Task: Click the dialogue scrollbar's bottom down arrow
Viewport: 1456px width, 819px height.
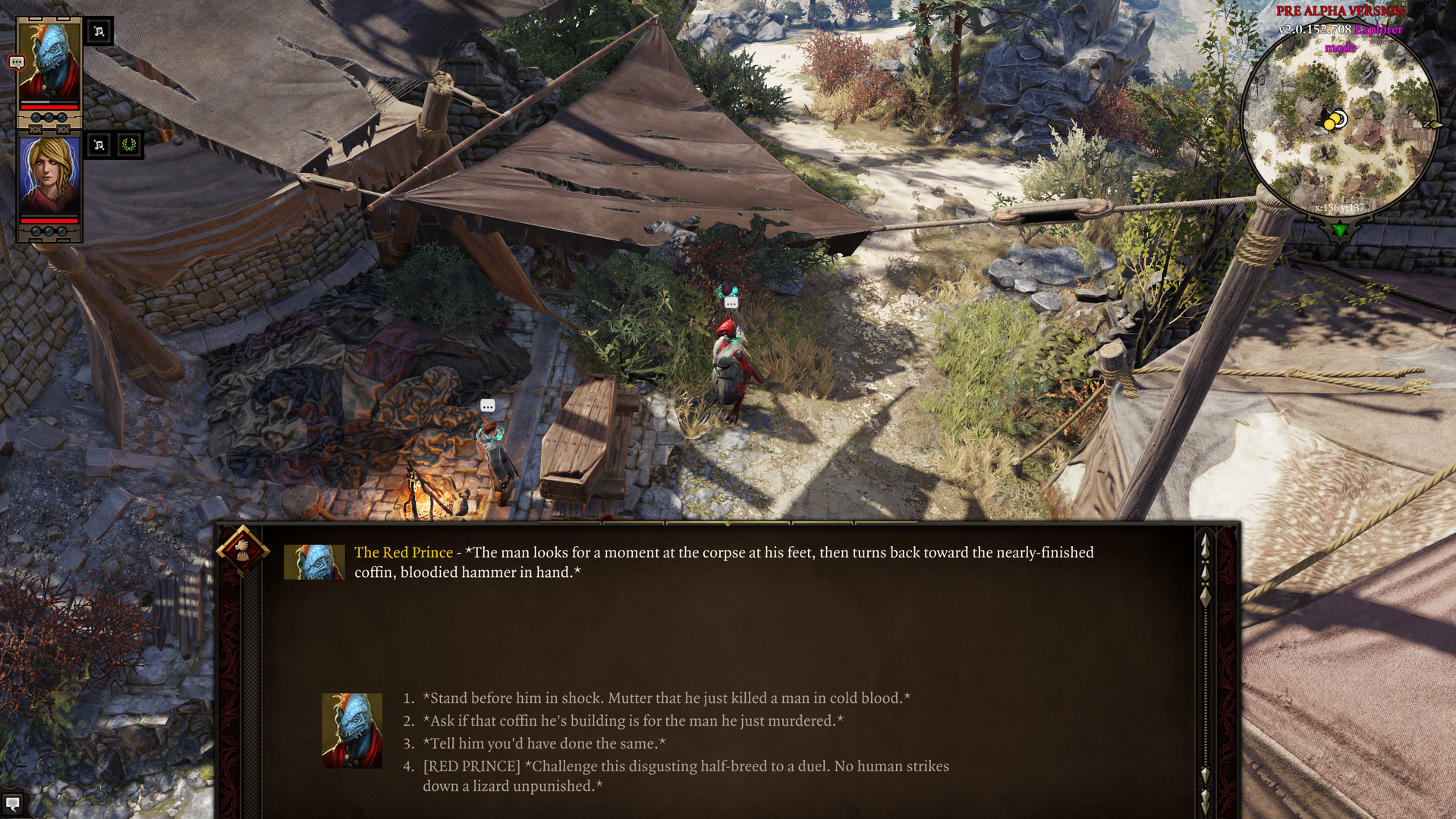Action: click(1205, 800)
